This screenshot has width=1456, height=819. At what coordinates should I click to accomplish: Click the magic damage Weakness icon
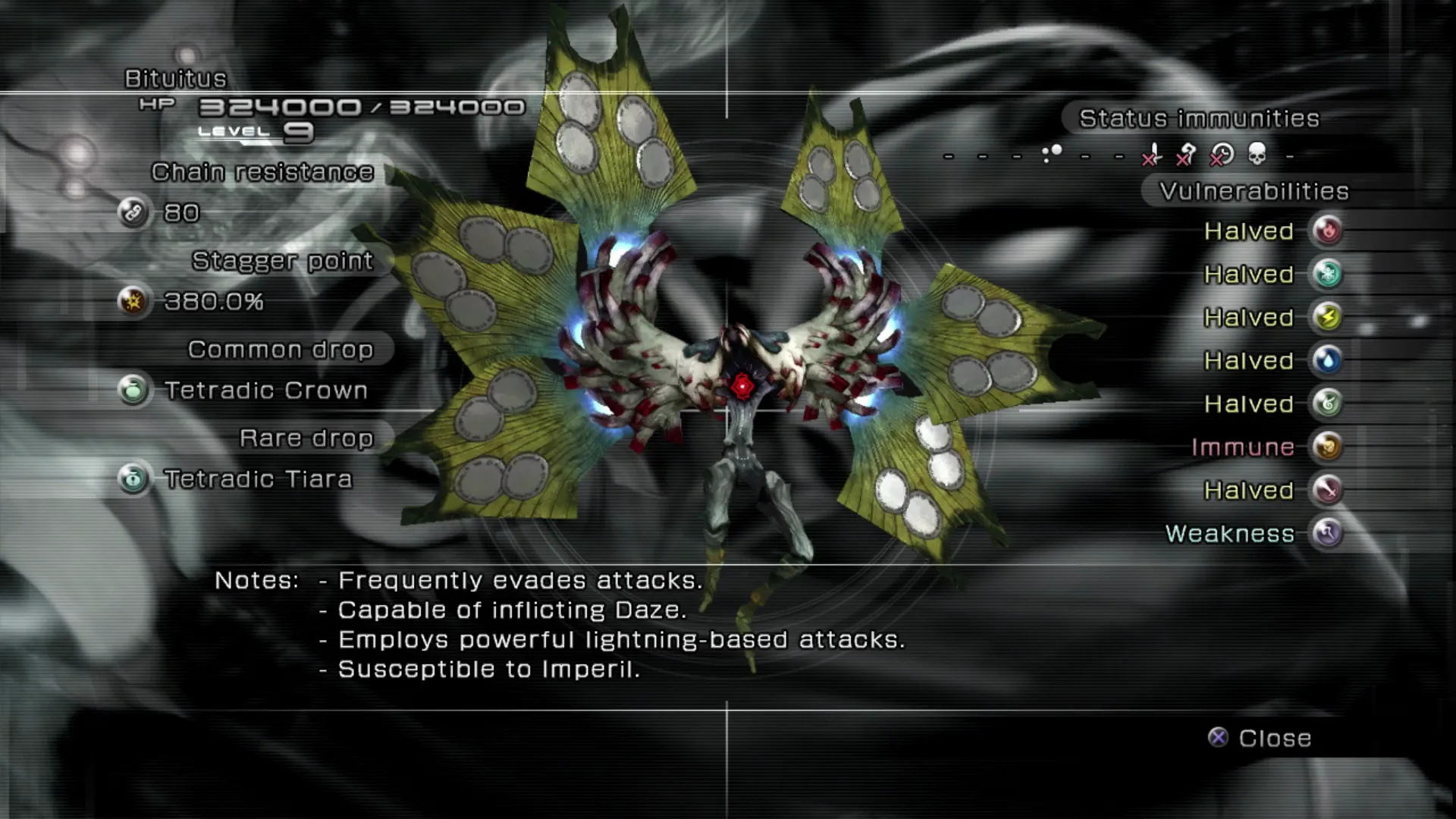(x=1327, y=533)
